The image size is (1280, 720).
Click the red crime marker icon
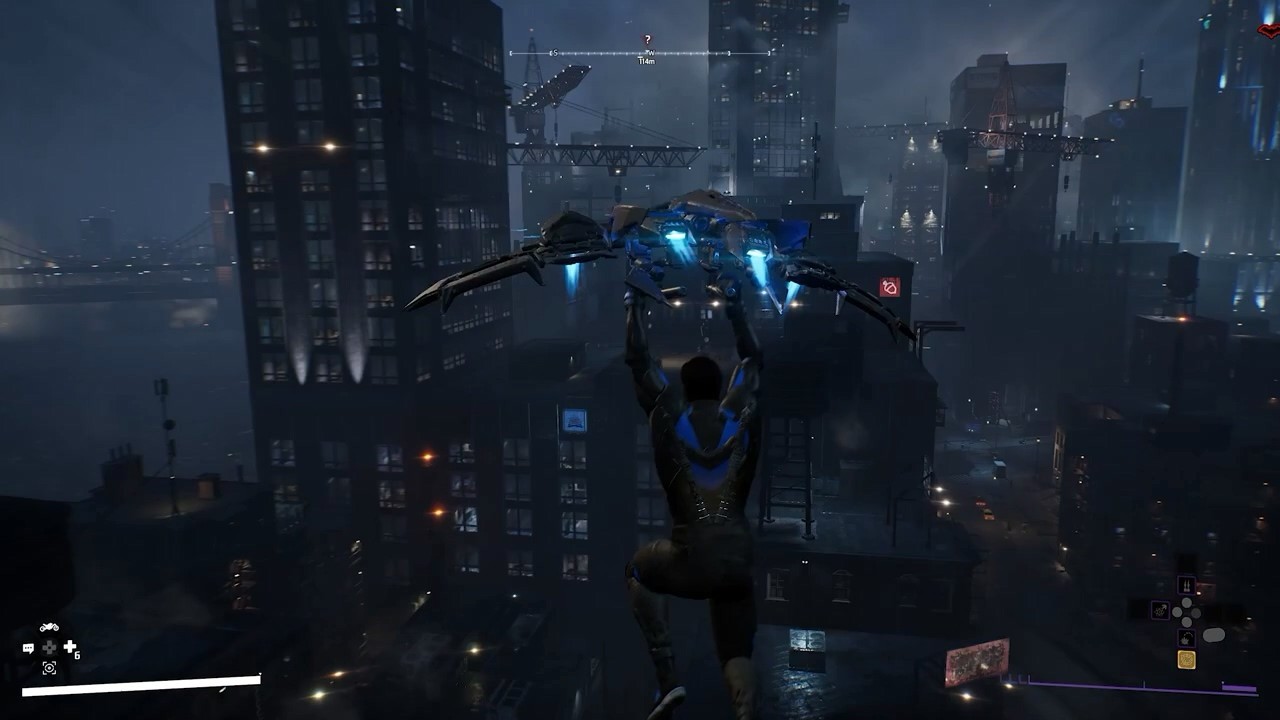[889, 288]
